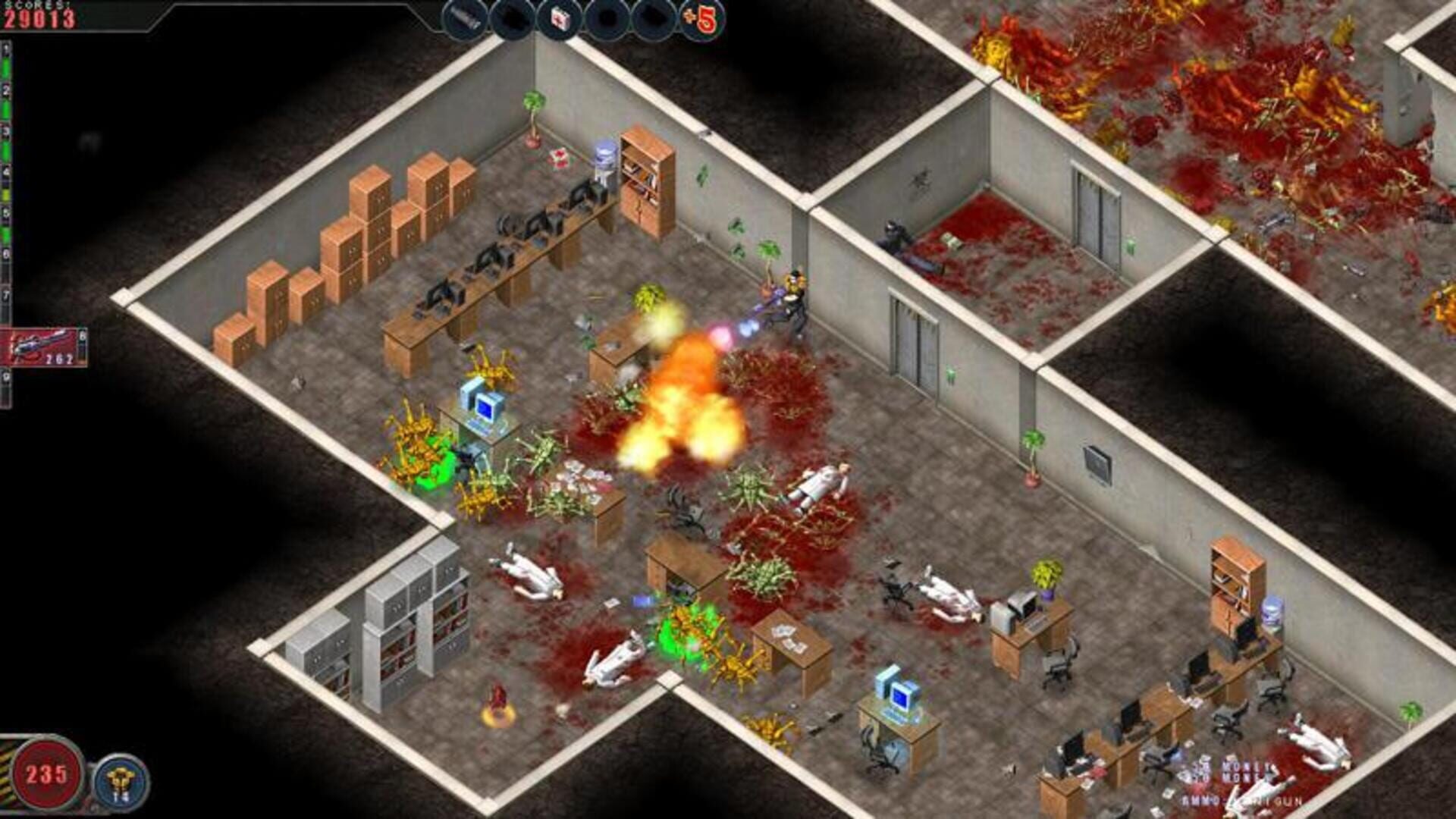Click the 262 ammo counter on the minigun slot

[58, 359]
